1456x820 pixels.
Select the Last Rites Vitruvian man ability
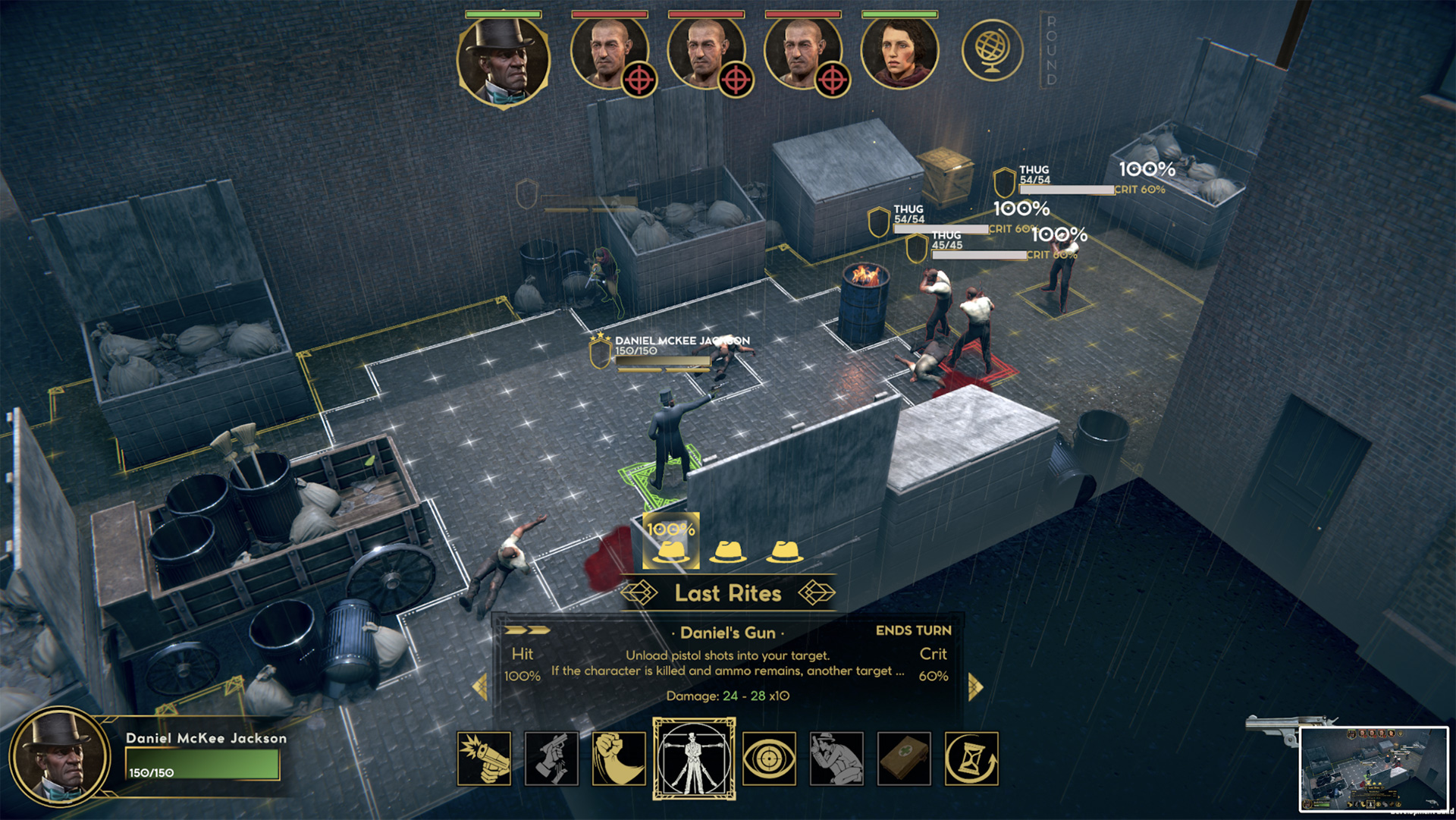[694, 758]
